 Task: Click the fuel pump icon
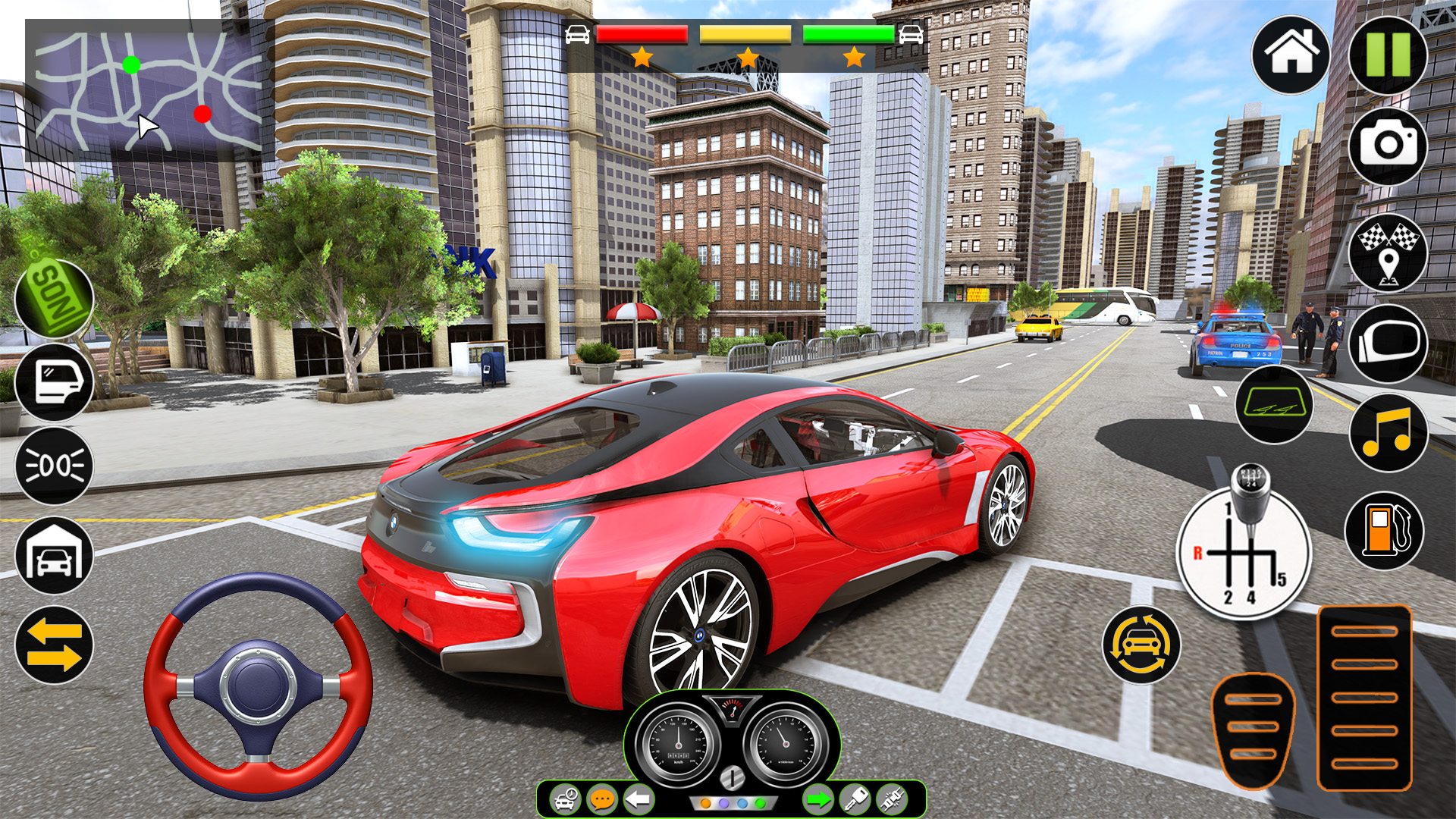1384,531
